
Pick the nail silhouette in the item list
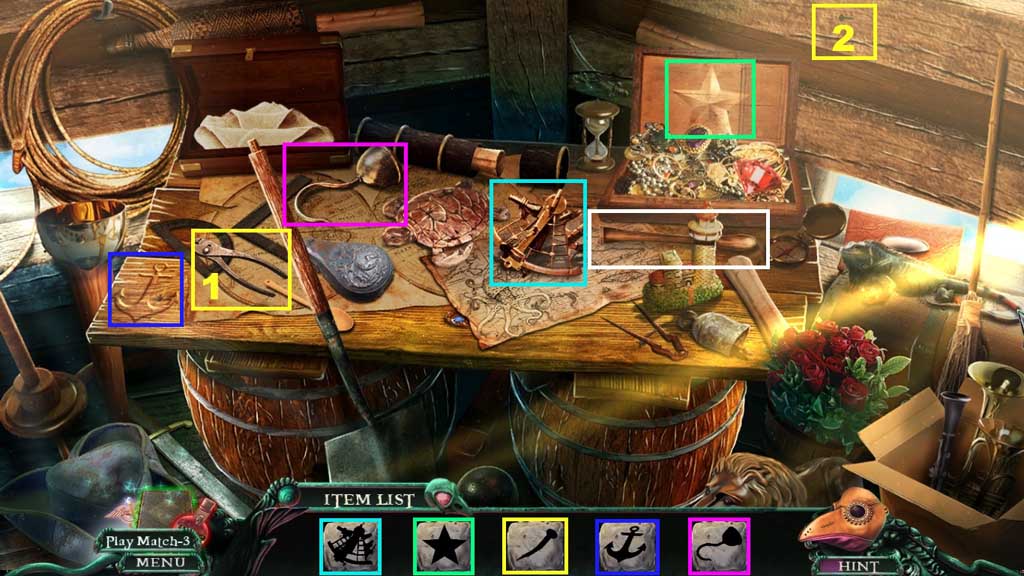click(x=535, y=546)
